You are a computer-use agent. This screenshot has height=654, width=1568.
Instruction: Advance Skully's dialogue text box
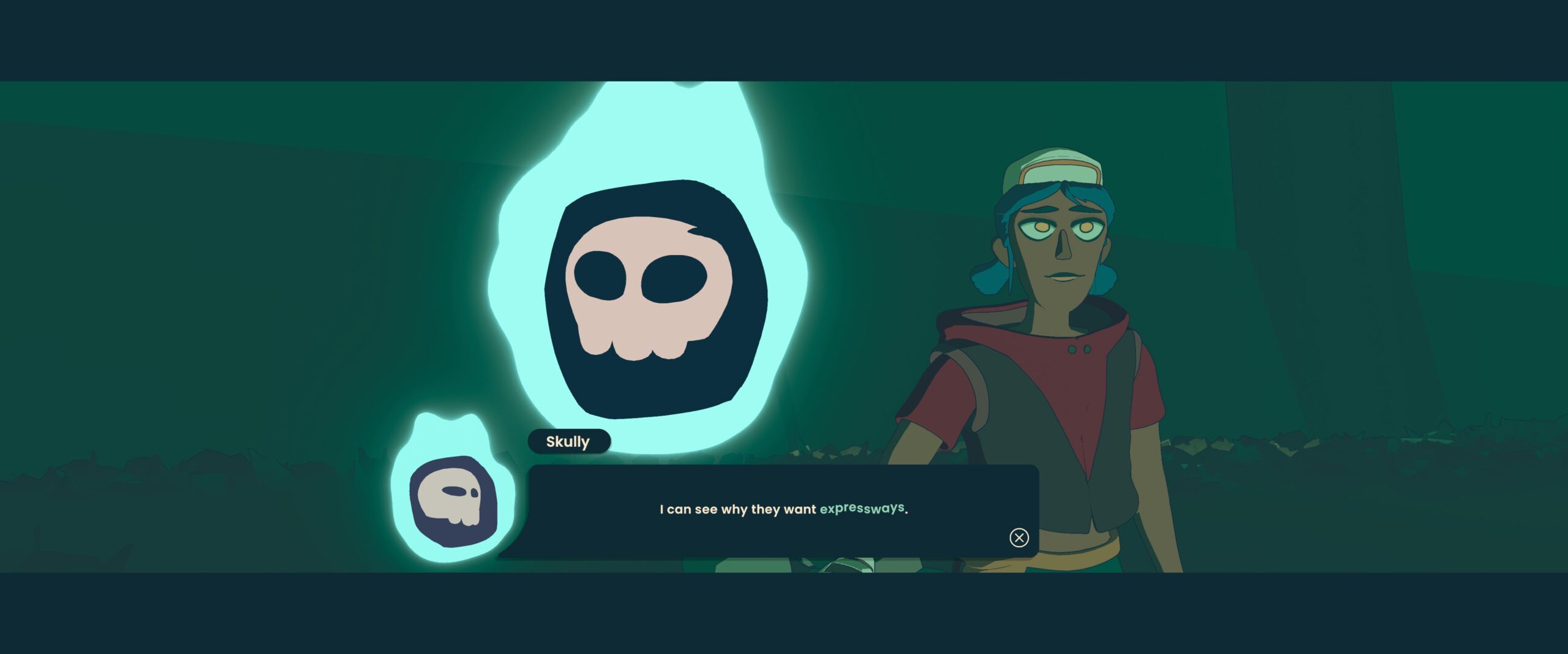tap(1019, 538)
